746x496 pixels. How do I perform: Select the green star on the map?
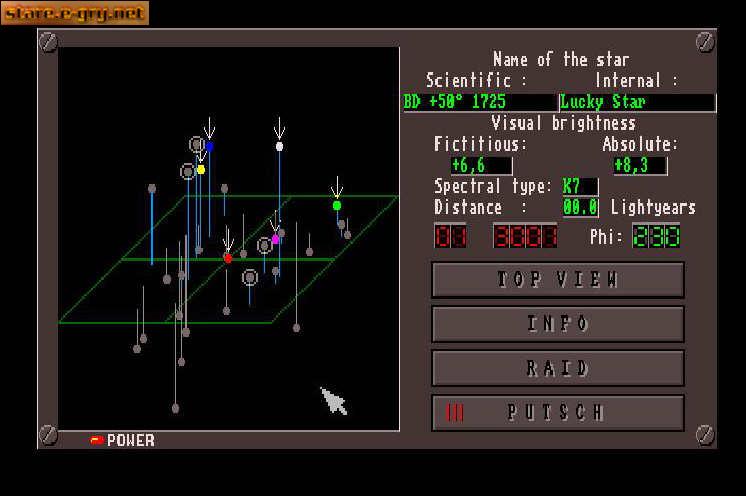coord(337,205)
